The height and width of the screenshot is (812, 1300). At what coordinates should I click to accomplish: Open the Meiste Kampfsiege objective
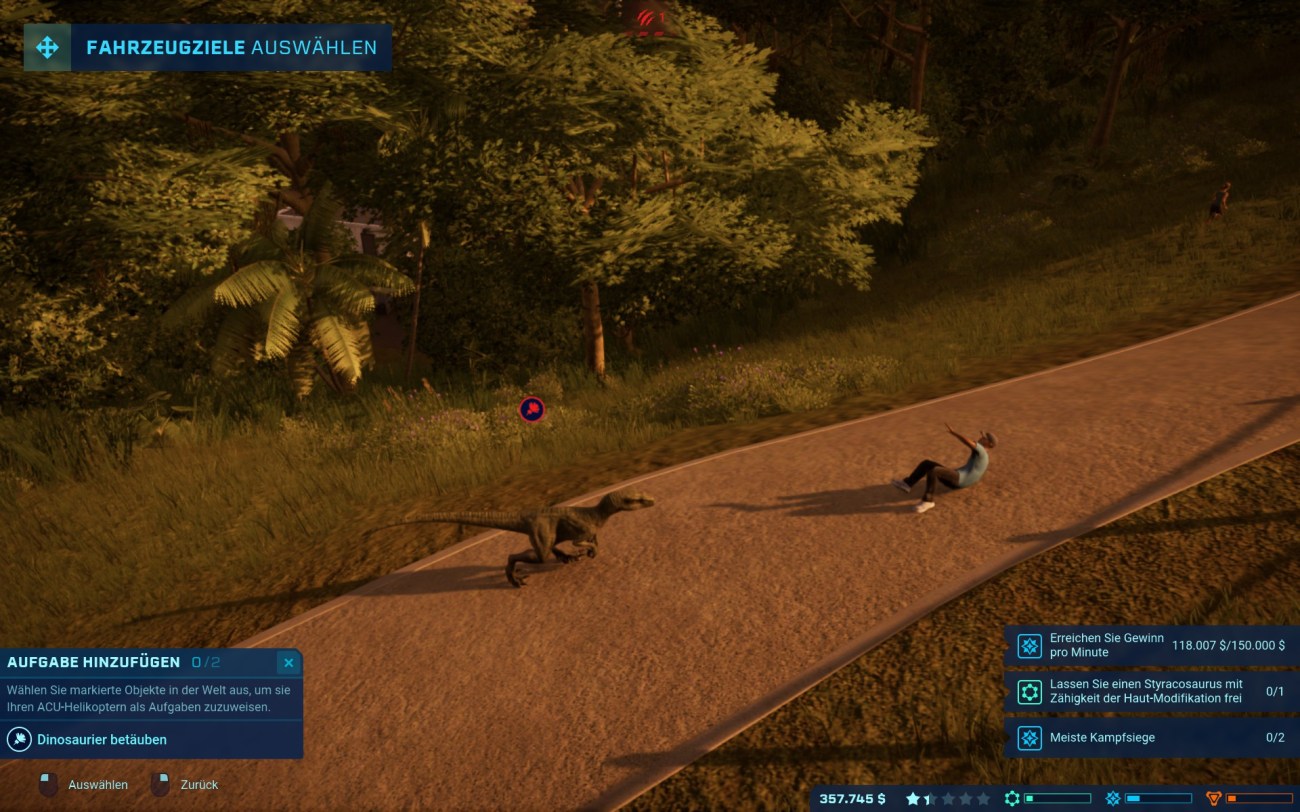click(1150, 738)
